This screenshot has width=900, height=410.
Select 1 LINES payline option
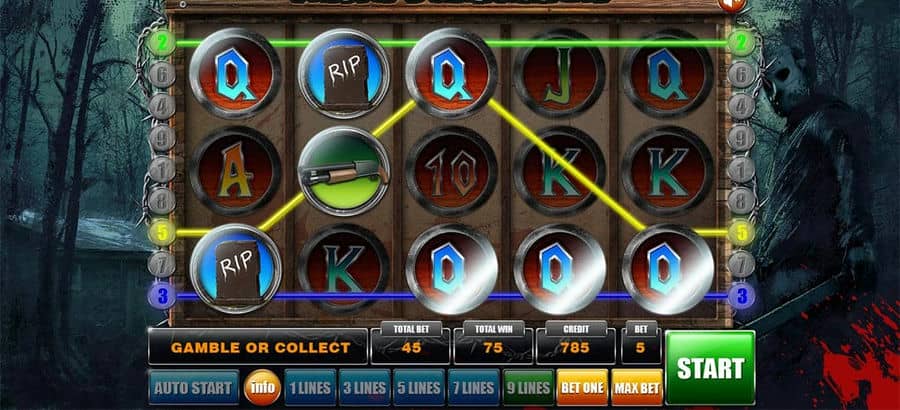pos(308,387)
